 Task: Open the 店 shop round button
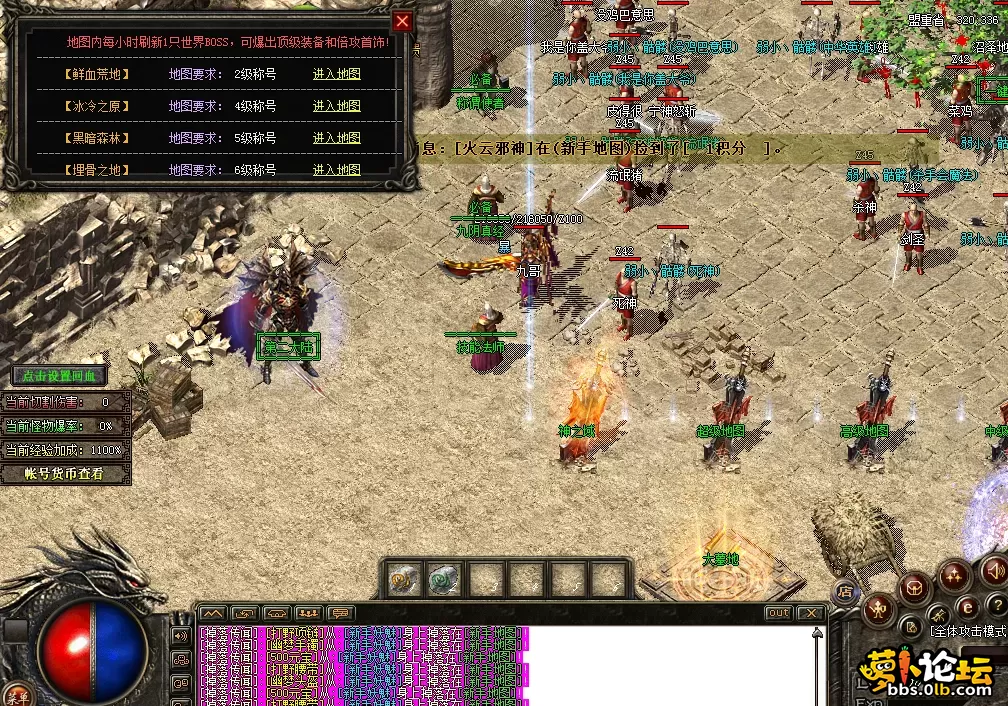click(x=845, y=590)
